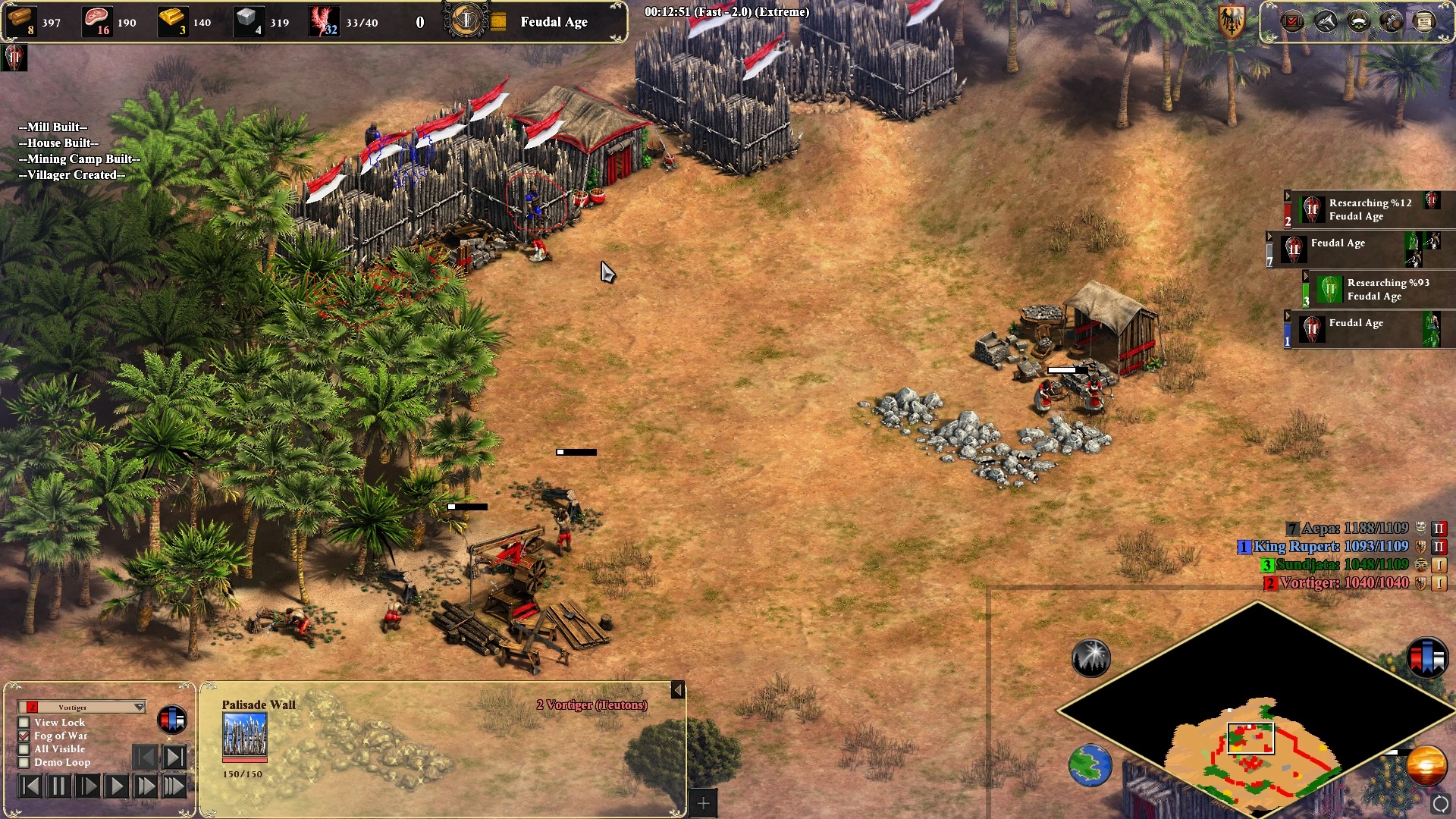Click the globe icon beside the minimap
The width and height of the screenshot is (1456, 819).
tap(1090, 765)
